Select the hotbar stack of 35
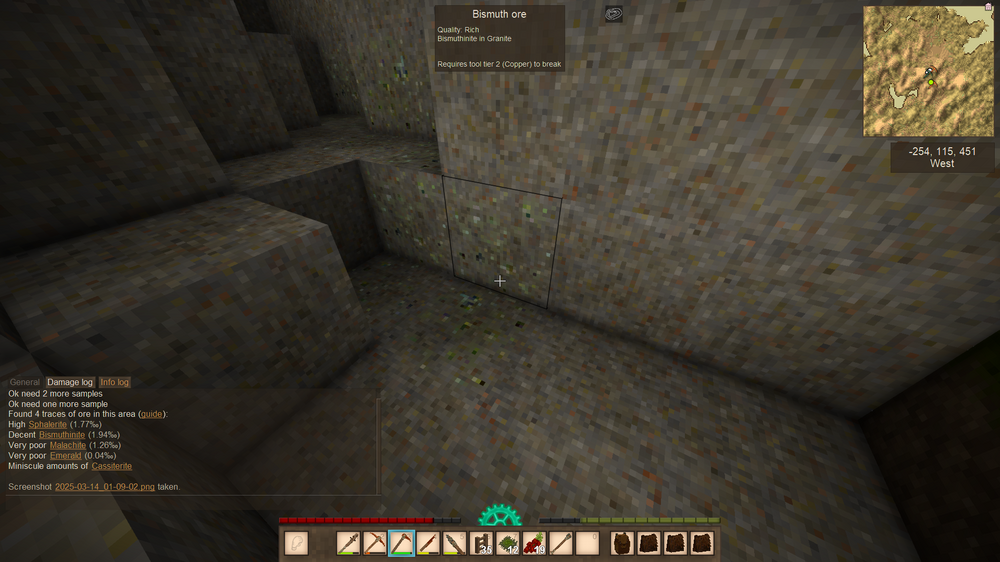This screenshot has height=562, width=1000. click(481, 543)
